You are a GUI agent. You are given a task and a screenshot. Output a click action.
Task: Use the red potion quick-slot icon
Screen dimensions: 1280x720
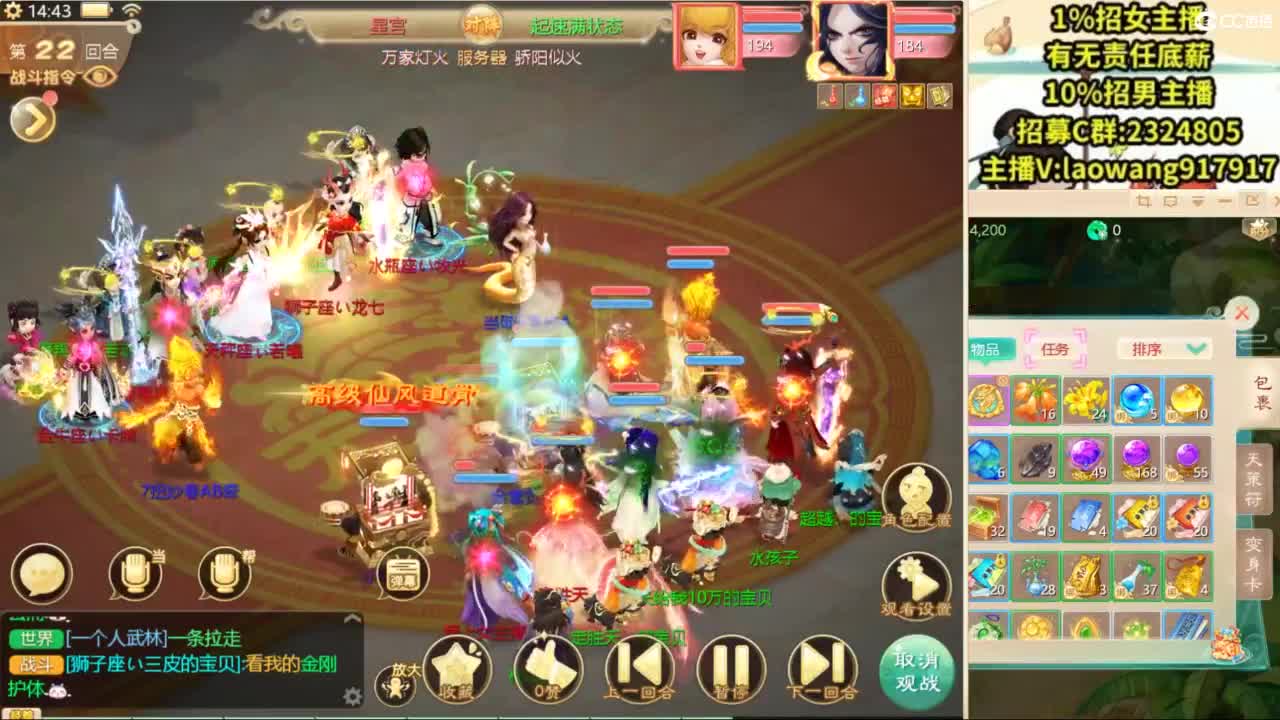pos(828,96)
